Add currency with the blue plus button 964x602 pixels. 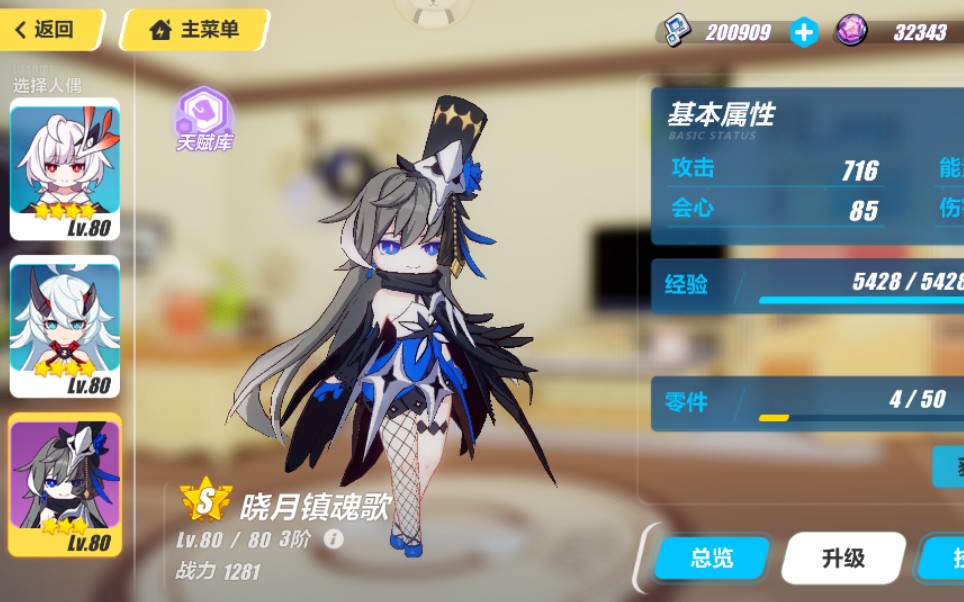pyautogui.click(x=803, y=32)
